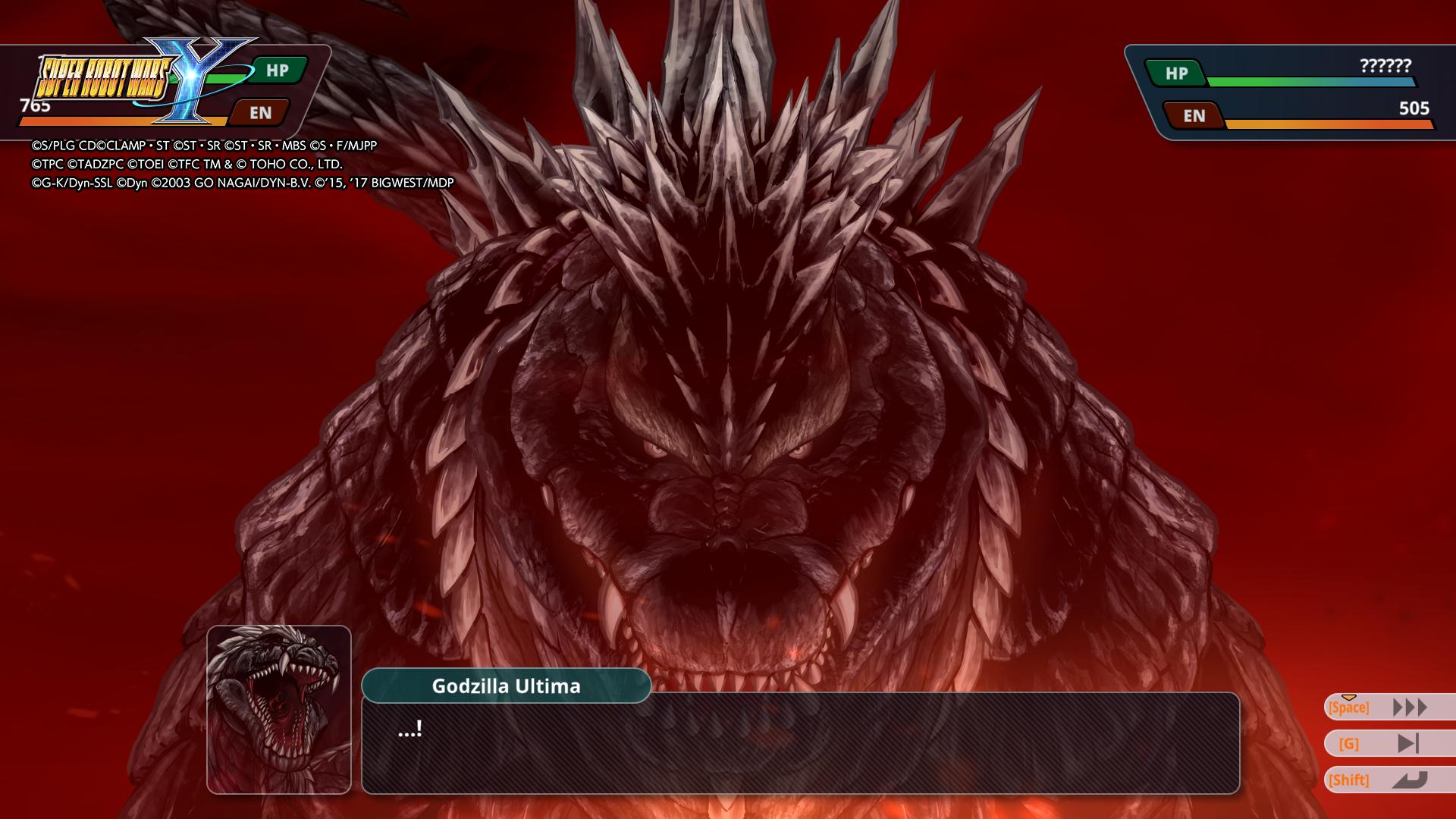The height and width of the screenshot is (819, 1456).
Task: Click the return arrow button
Action: (x=1409, y=780)
